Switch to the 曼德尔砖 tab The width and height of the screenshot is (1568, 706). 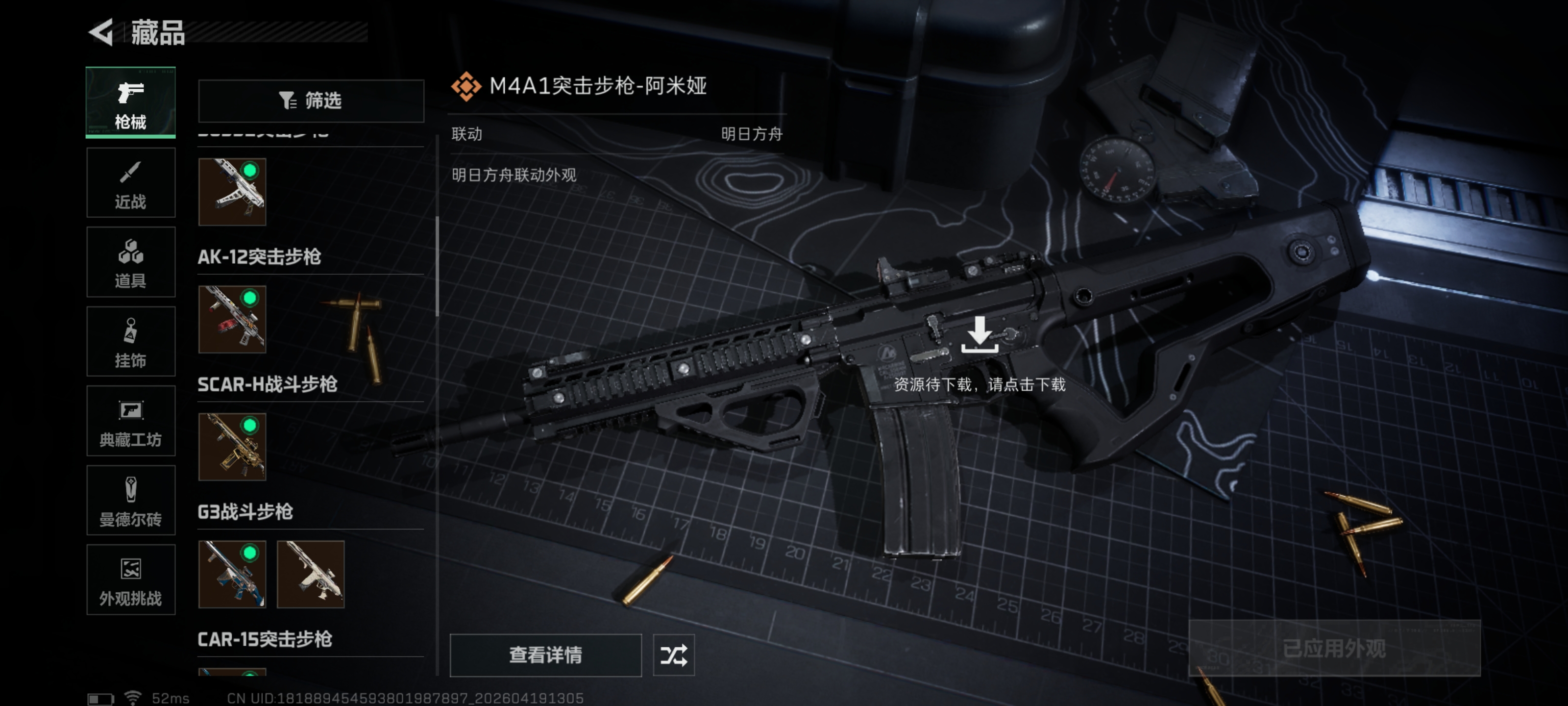coord(130,501)
